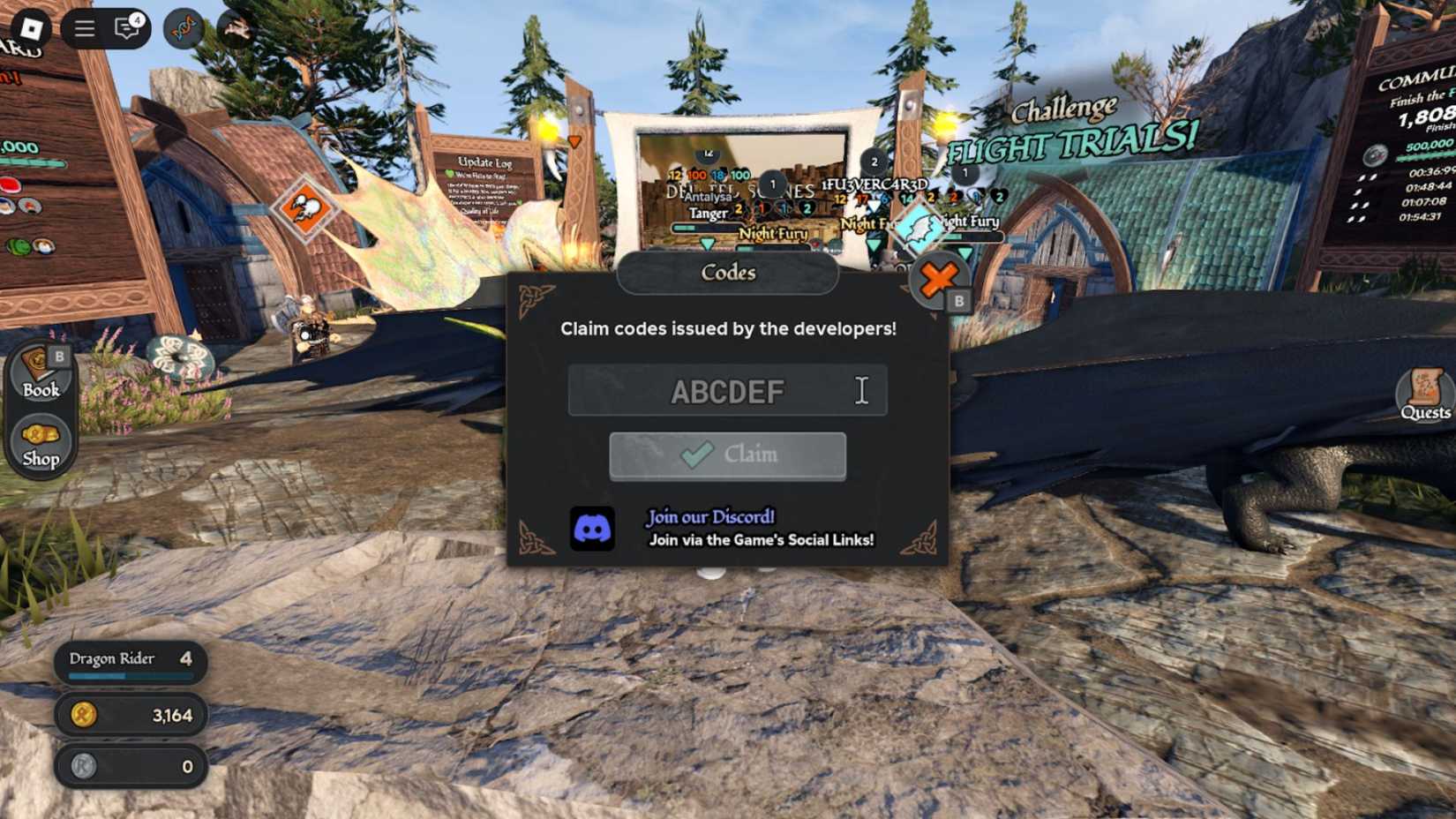The width and height of the screenshot is (1456, 819).
Task: Select the Codes header tab
Action: pos(728,273)
